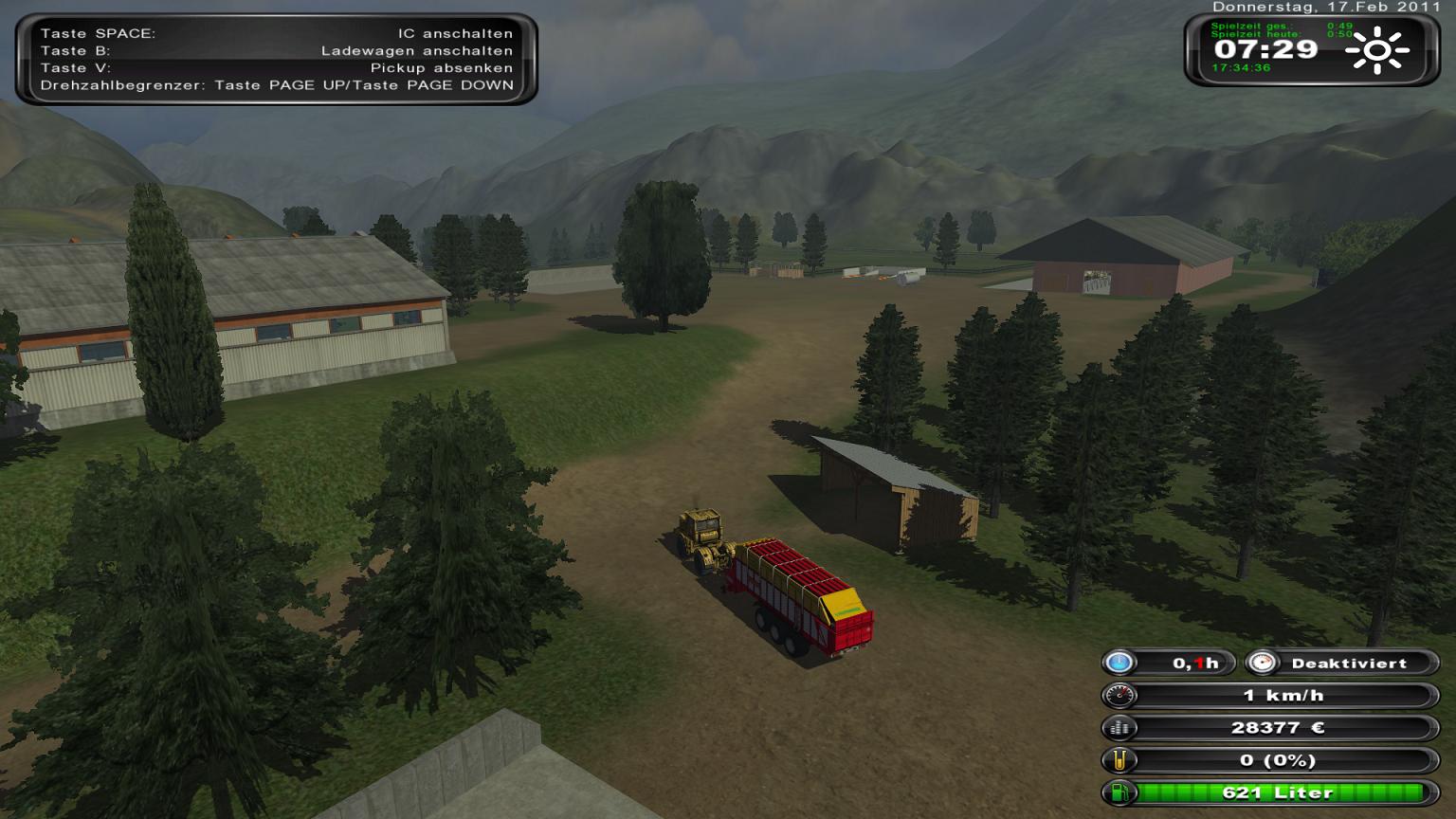Click the yellow fill level icon
The height and width of the screenshot is (819, 1456).
1119,760
